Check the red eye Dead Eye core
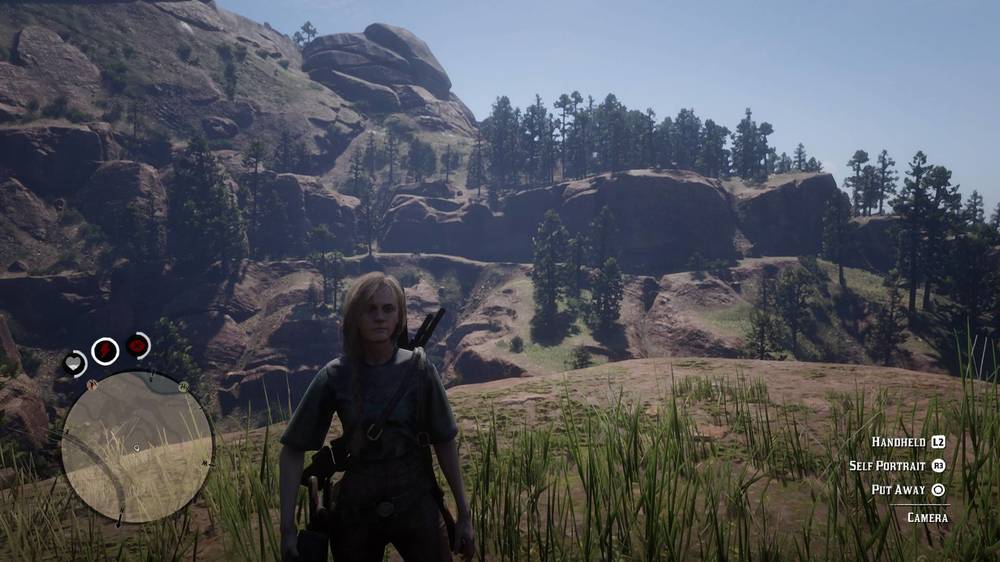The width and height of the screenshot is (1000, 562). [138, 346]
